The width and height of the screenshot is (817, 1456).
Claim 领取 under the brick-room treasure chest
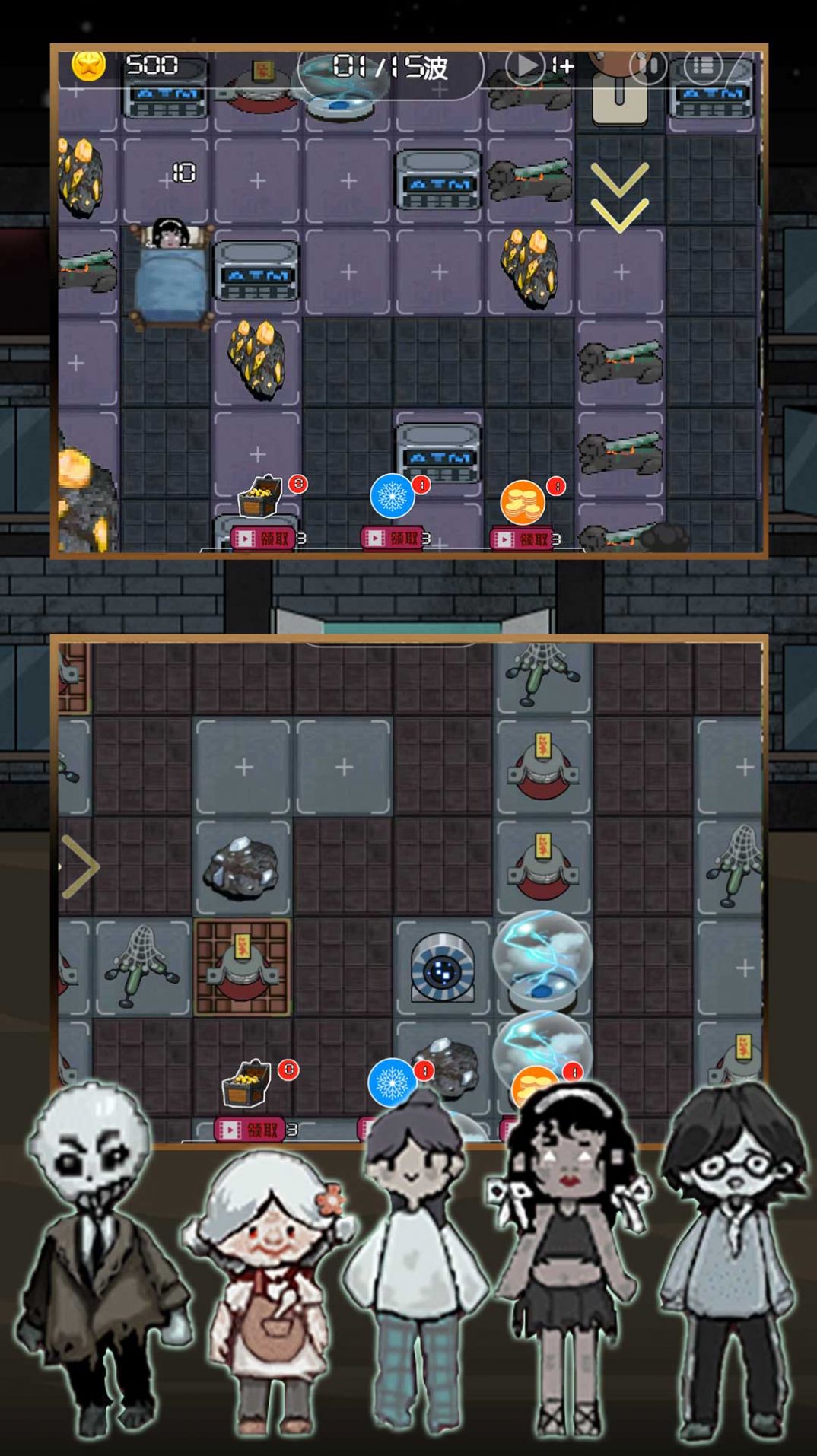click(x=250, y=1130)
